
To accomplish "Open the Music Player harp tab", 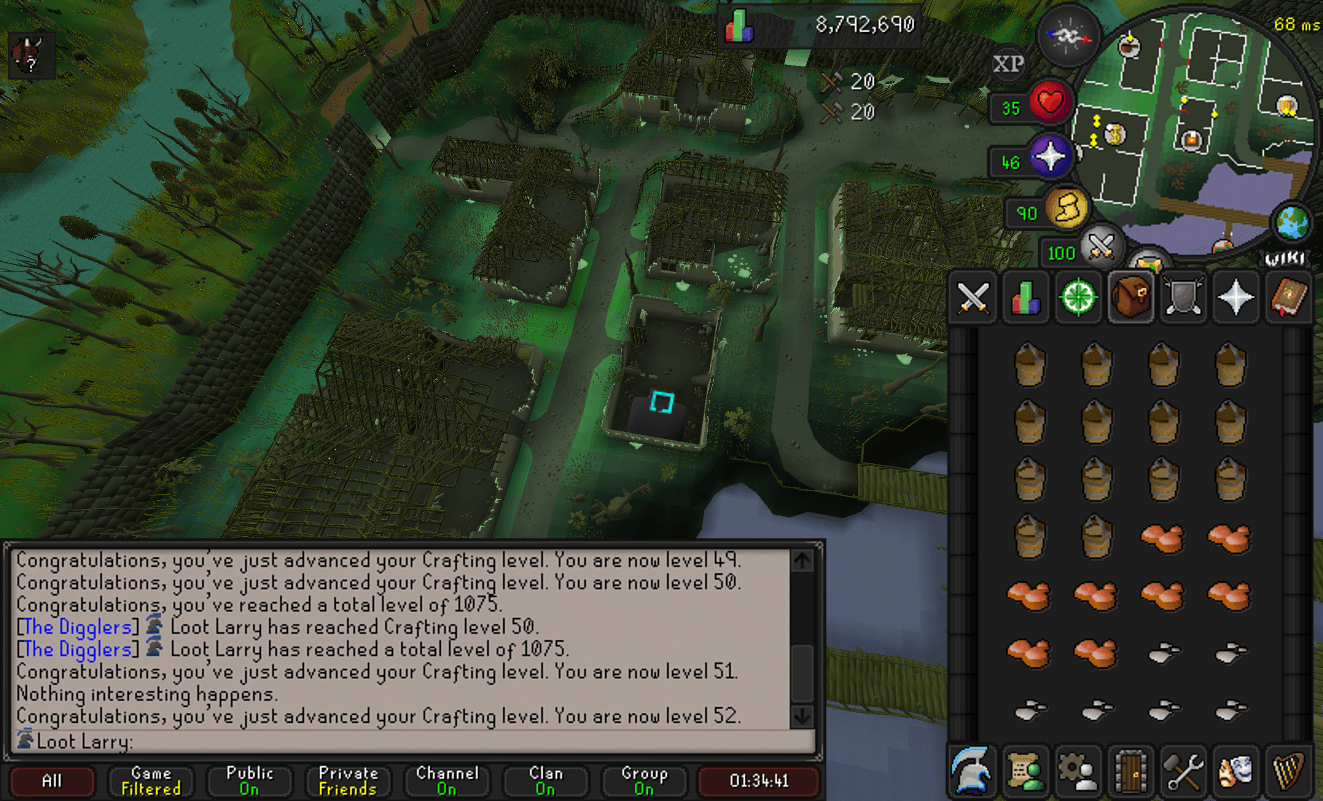I will 1288,770.
